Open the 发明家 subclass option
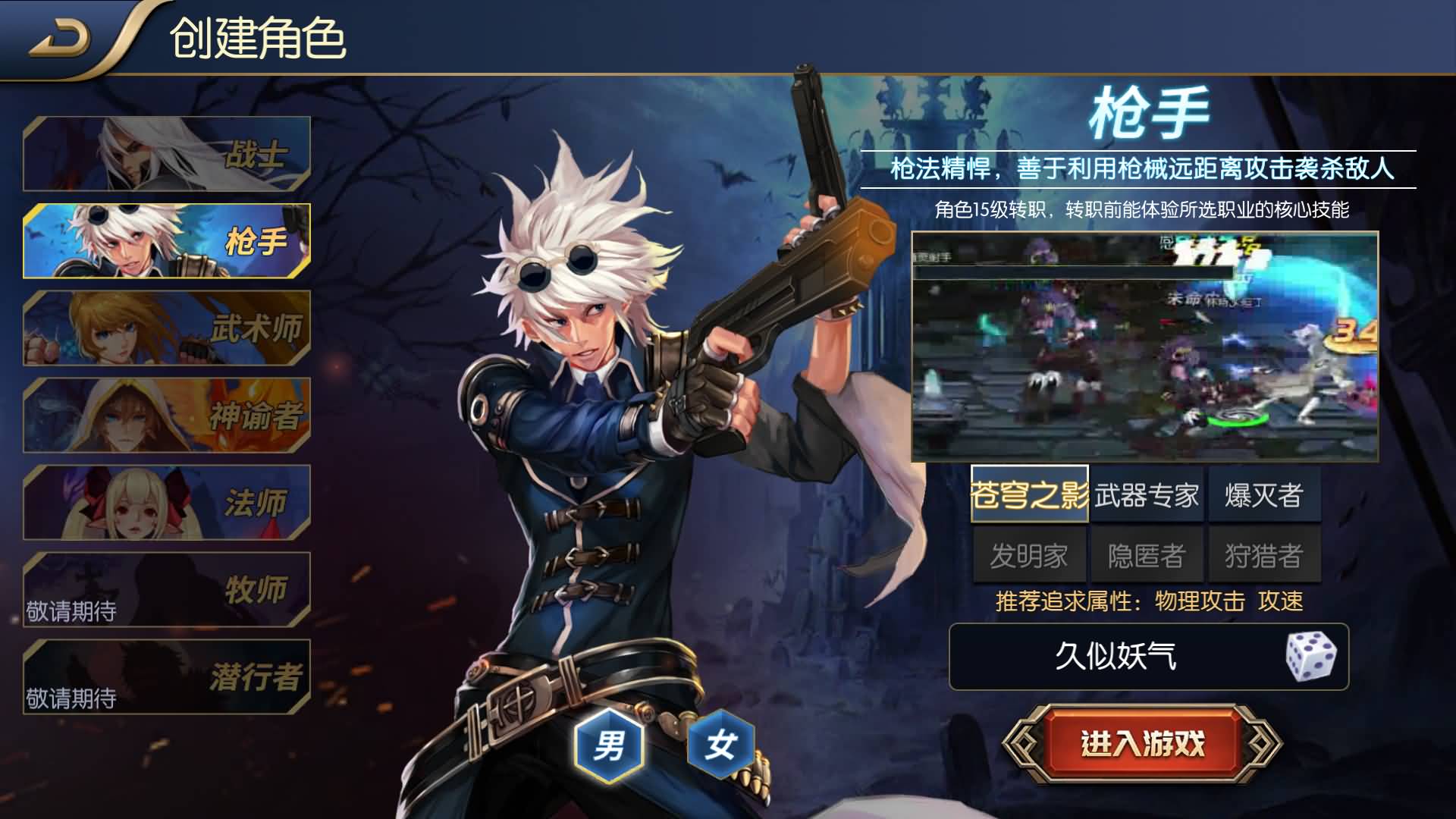Image resolution: width=1456 pixels, height=819 pixels. click(x=1029, y=554)
